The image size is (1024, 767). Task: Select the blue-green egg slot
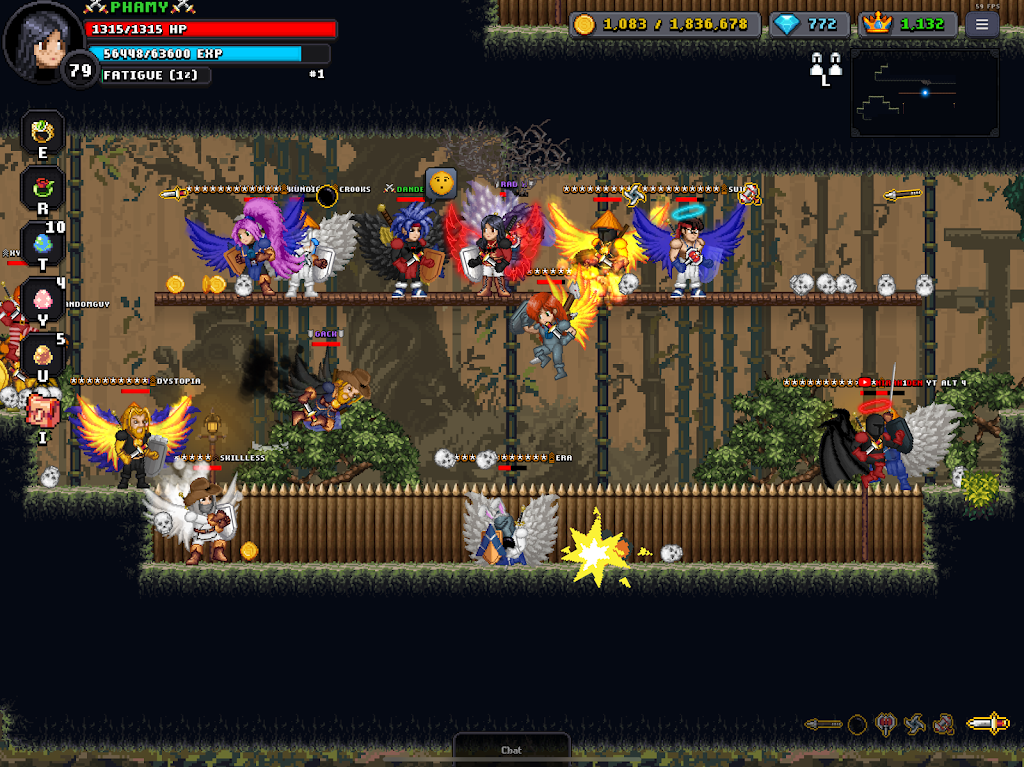click(x=43, y=243)
